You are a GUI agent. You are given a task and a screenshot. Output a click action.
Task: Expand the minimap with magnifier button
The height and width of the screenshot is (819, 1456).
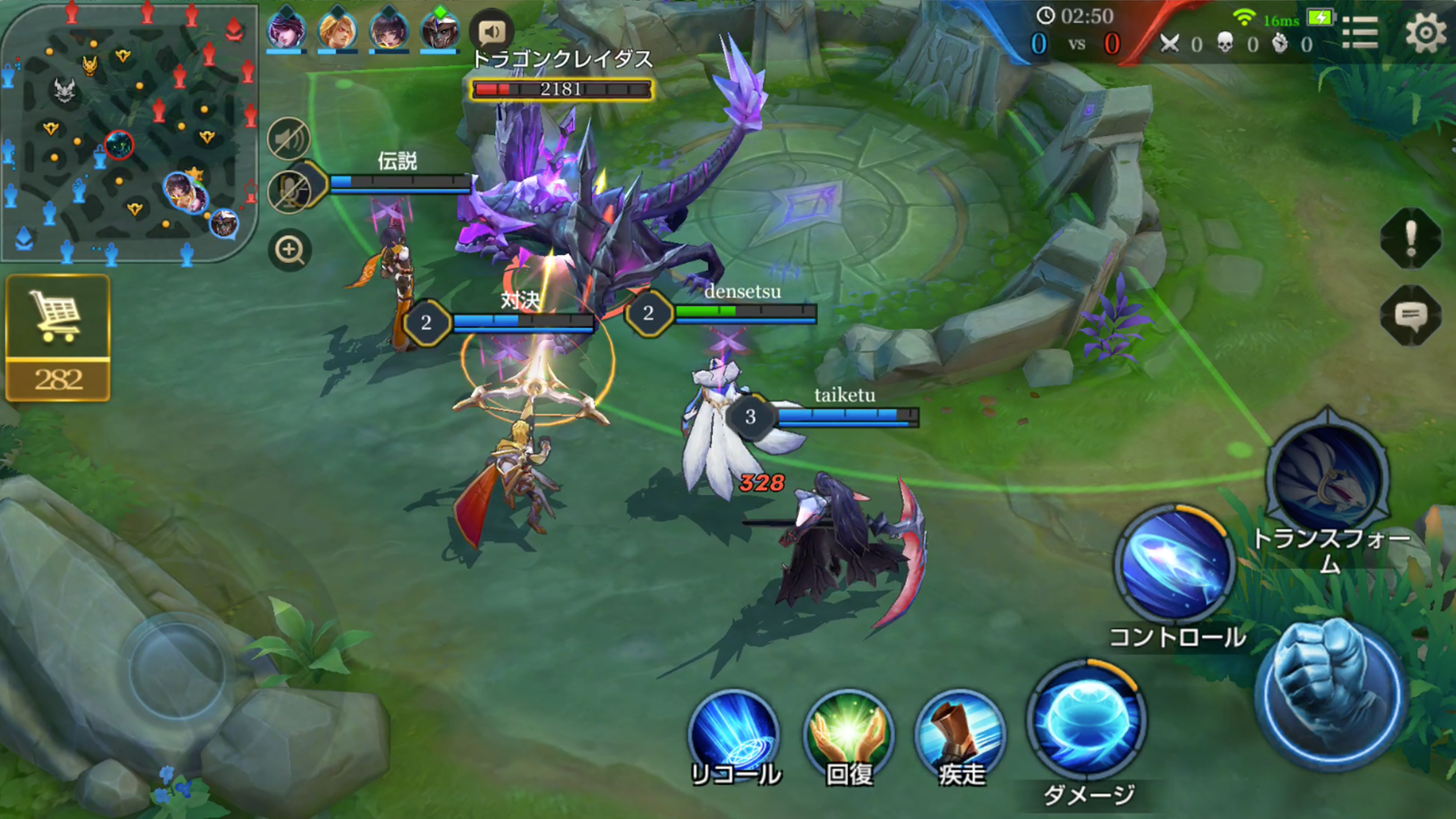pyautogui.click(x=290, y=249)
